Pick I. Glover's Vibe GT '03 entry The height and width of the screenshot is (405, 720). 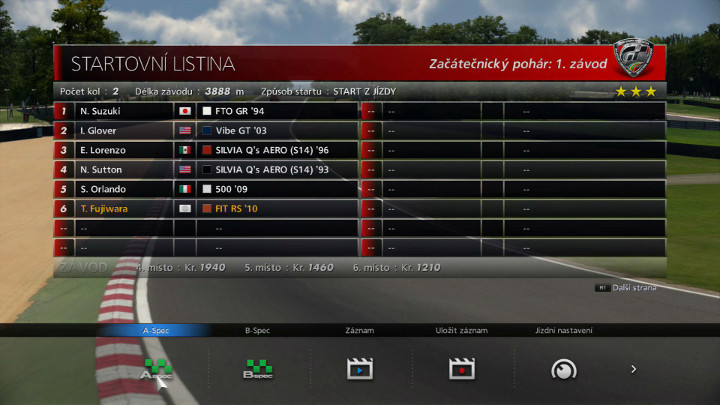[x=206, y=130]
